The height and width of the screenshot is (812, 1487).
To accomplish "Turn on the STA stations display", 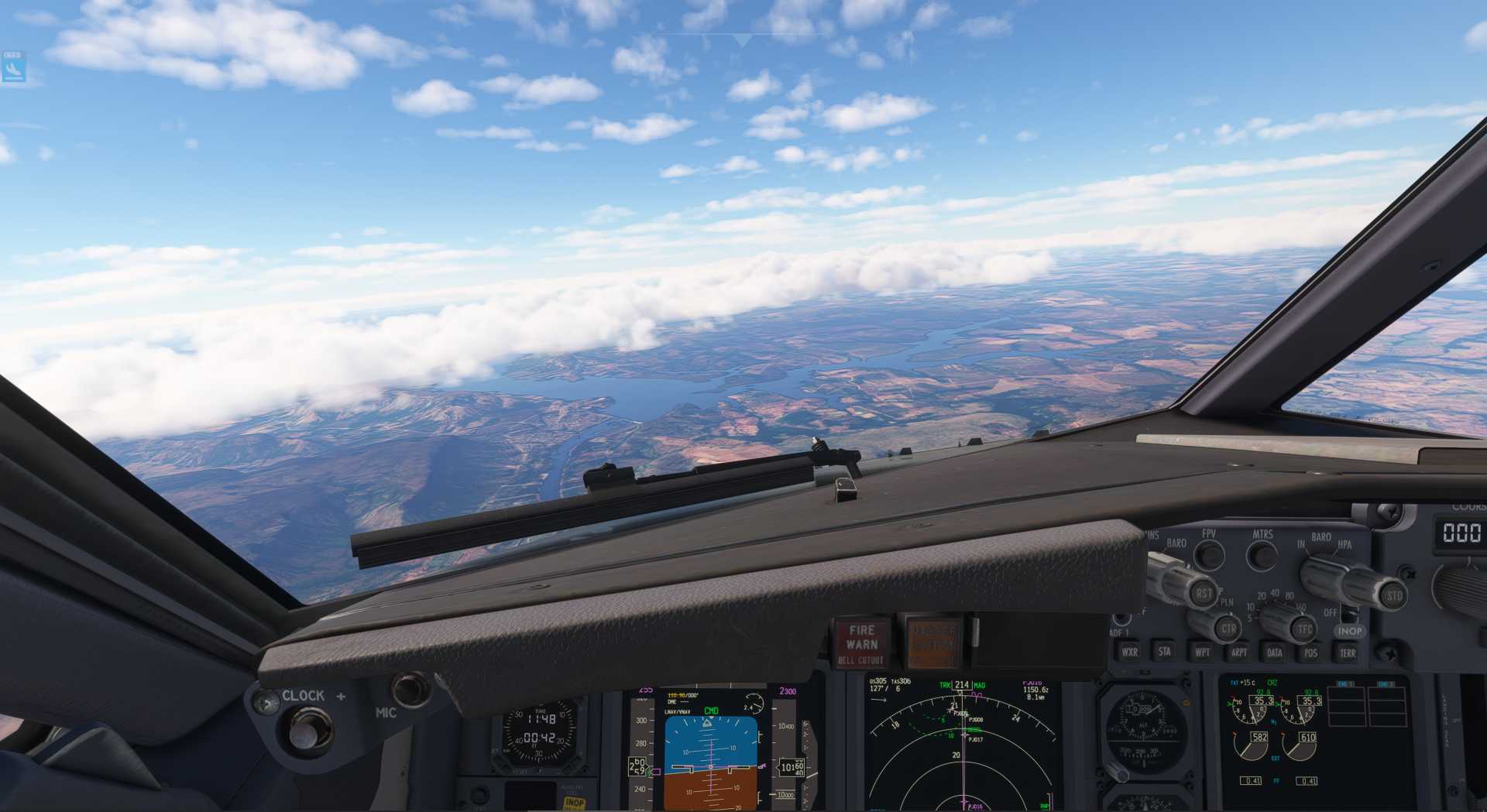I will [x=1165, y=652].
